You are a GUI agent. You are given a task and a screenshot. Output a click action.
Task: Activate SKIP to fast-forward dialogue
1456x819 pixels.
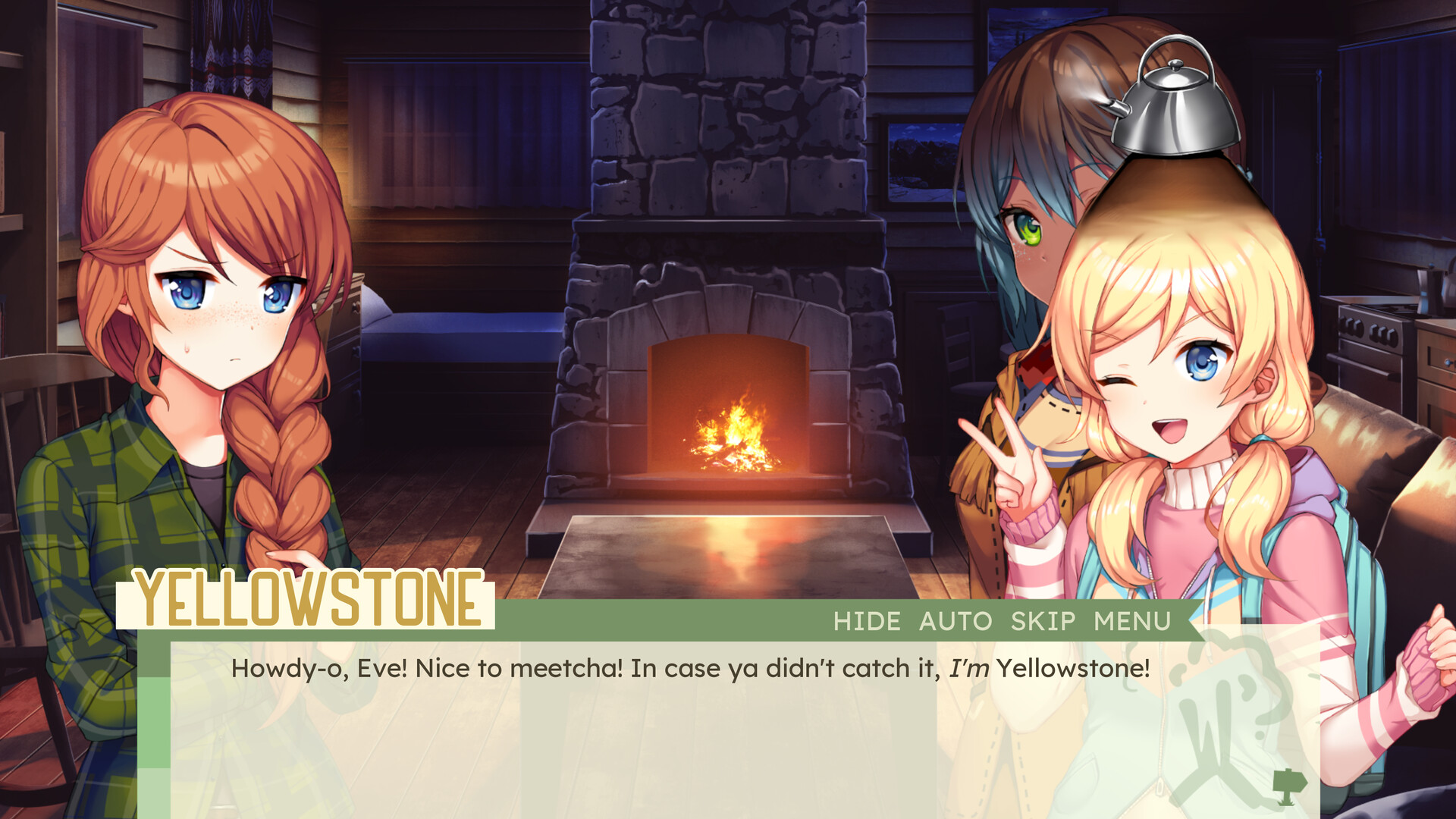click(1043, 621)
